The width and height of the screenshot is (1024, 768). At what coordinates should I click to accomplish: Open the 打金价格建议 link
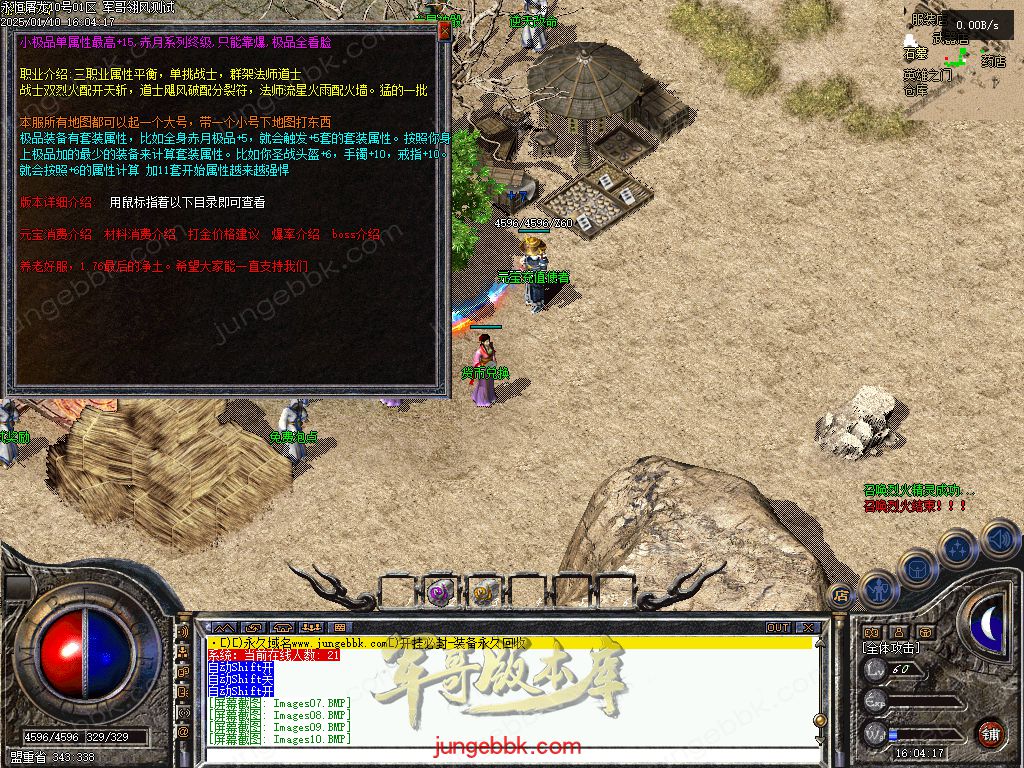pyautogui.click(x=223, y=234)
